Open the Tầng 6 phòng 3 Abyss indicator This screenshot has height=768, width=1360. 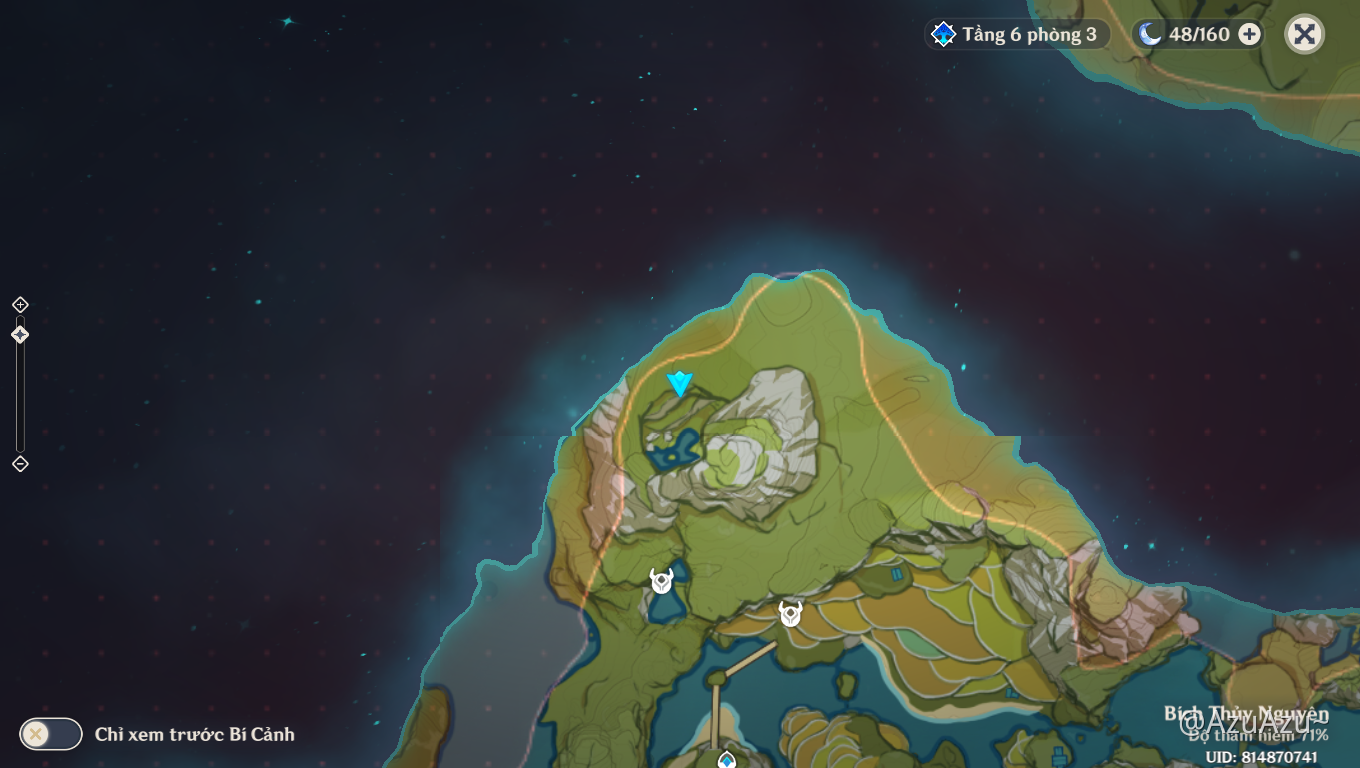click(1017, 35)
